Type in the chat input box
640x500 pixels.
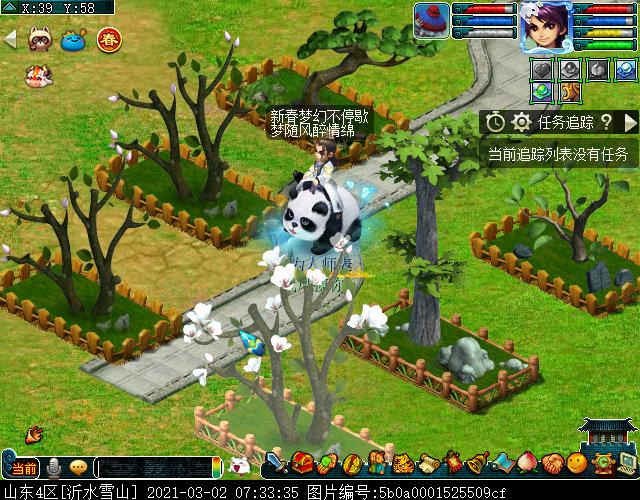pos(155,468)
